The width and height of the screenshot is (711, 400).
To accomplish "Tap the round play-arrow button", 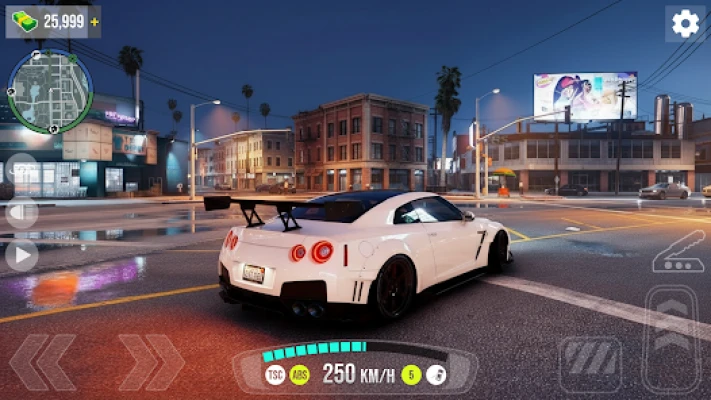I will [x=21, y=255].
